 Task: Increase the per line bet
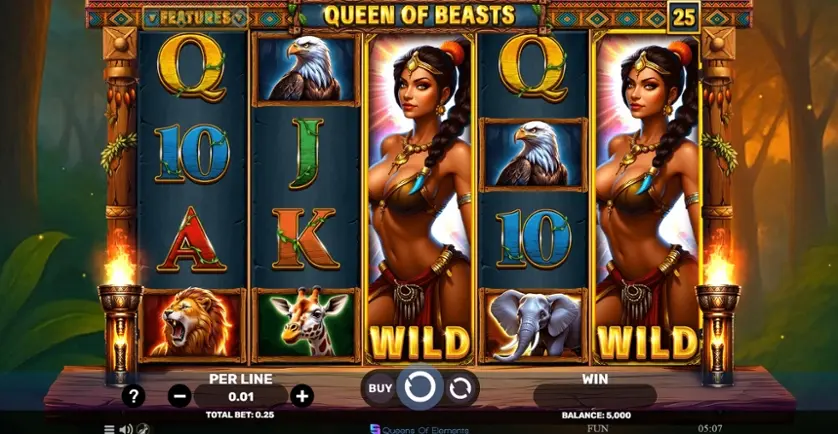[x=301, y=396]
